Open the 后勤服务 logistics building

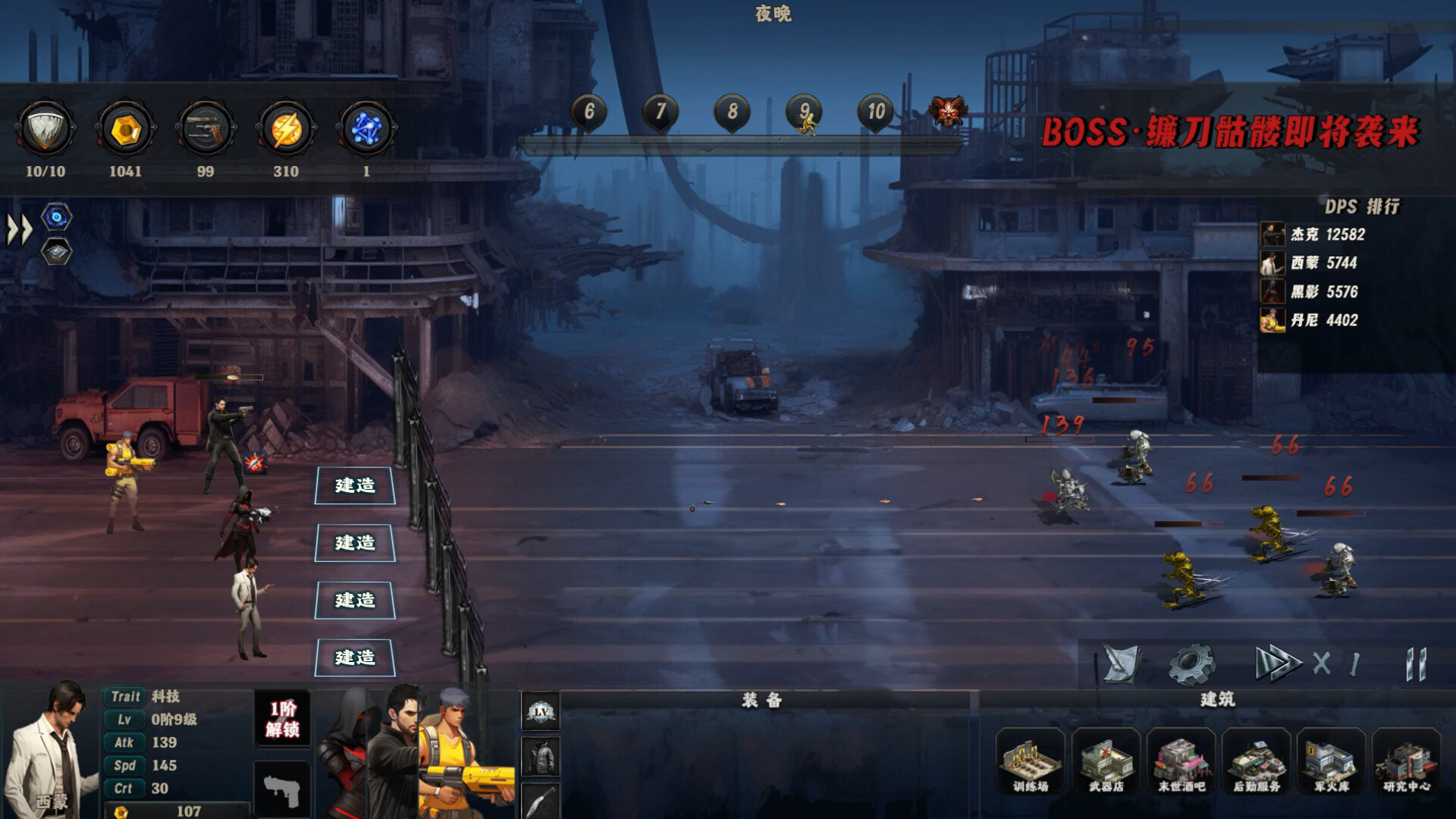coord(1256,761)
